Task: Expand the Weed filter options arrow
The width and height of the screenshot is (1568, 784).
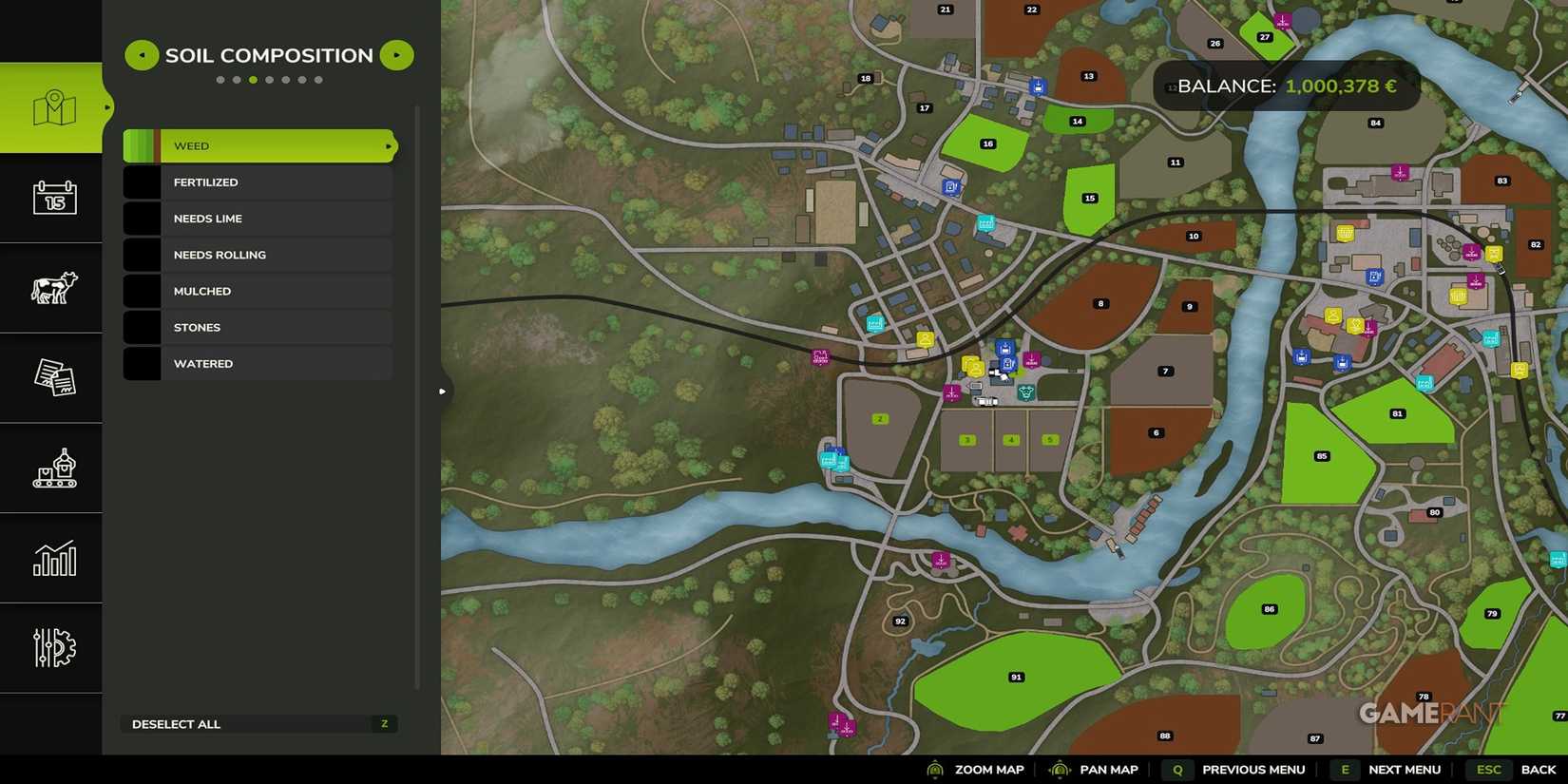Action: coord(387,146)
